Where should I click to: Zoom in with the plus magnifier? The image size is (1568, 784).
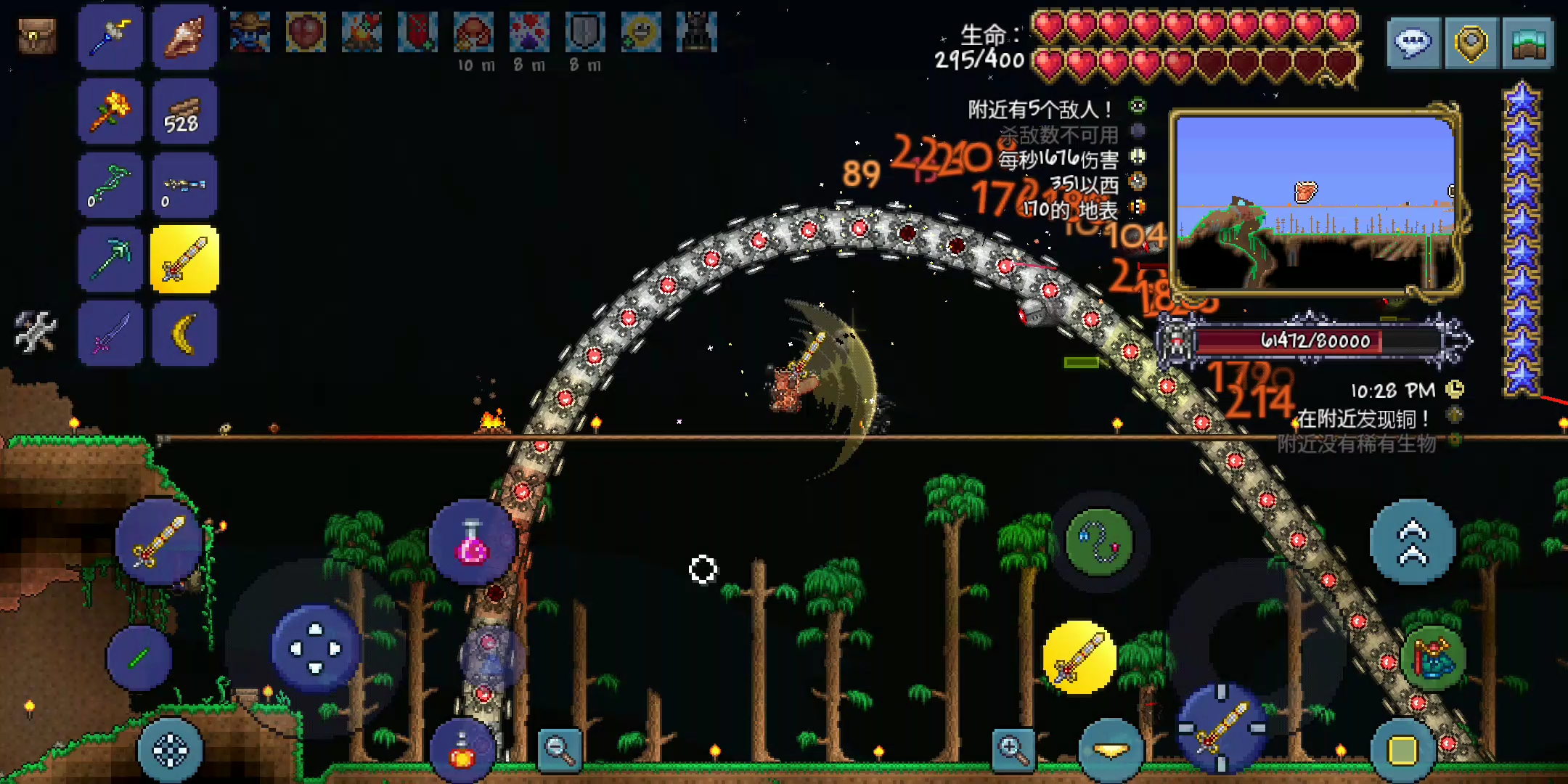(x=1013, y=748)
